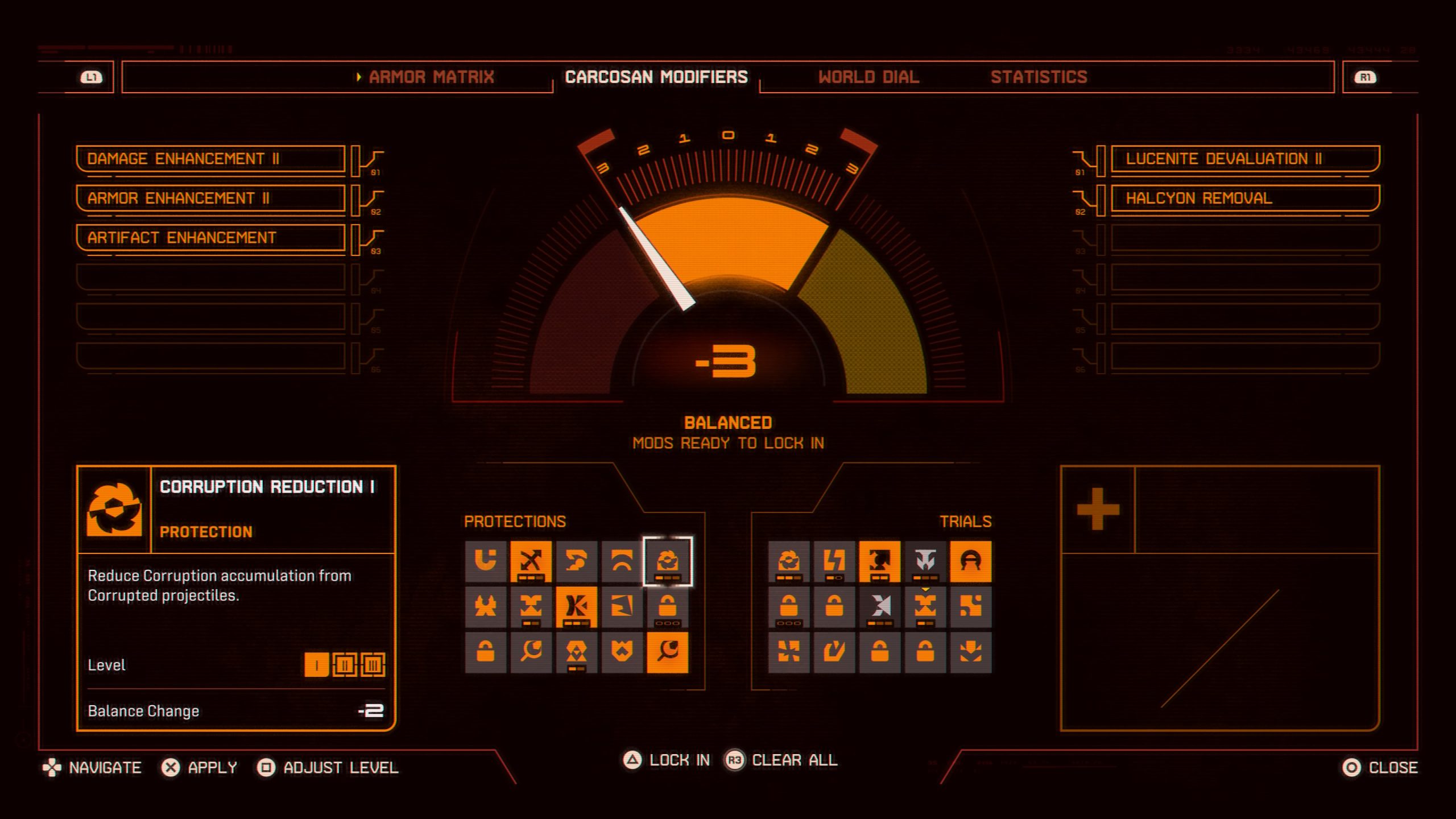The image size is (1456, 819).
Task: Select the highlighted Corruption Reduction protection icon
Action: pos(667,561)
